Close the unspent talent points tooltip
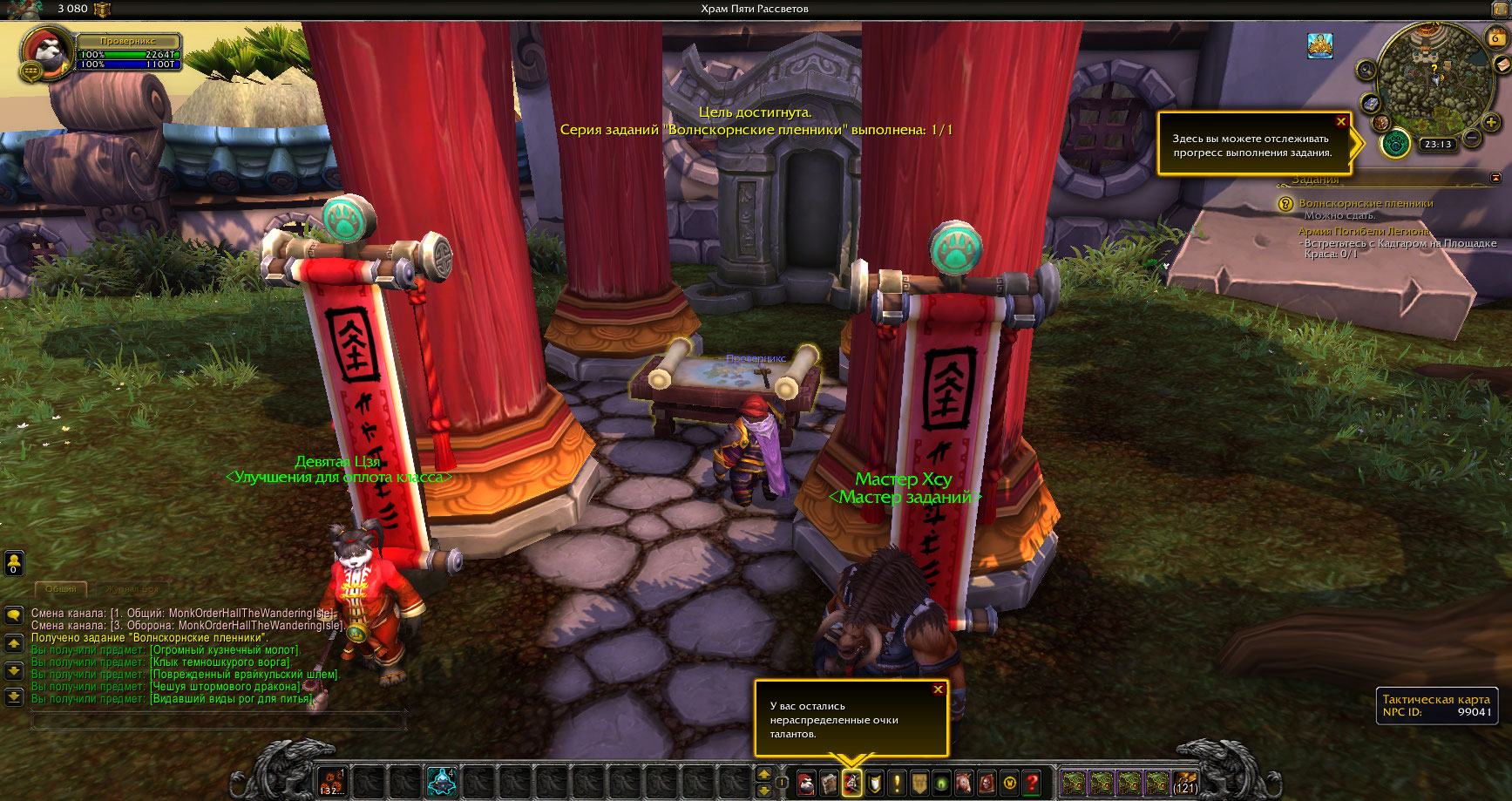 938,689
